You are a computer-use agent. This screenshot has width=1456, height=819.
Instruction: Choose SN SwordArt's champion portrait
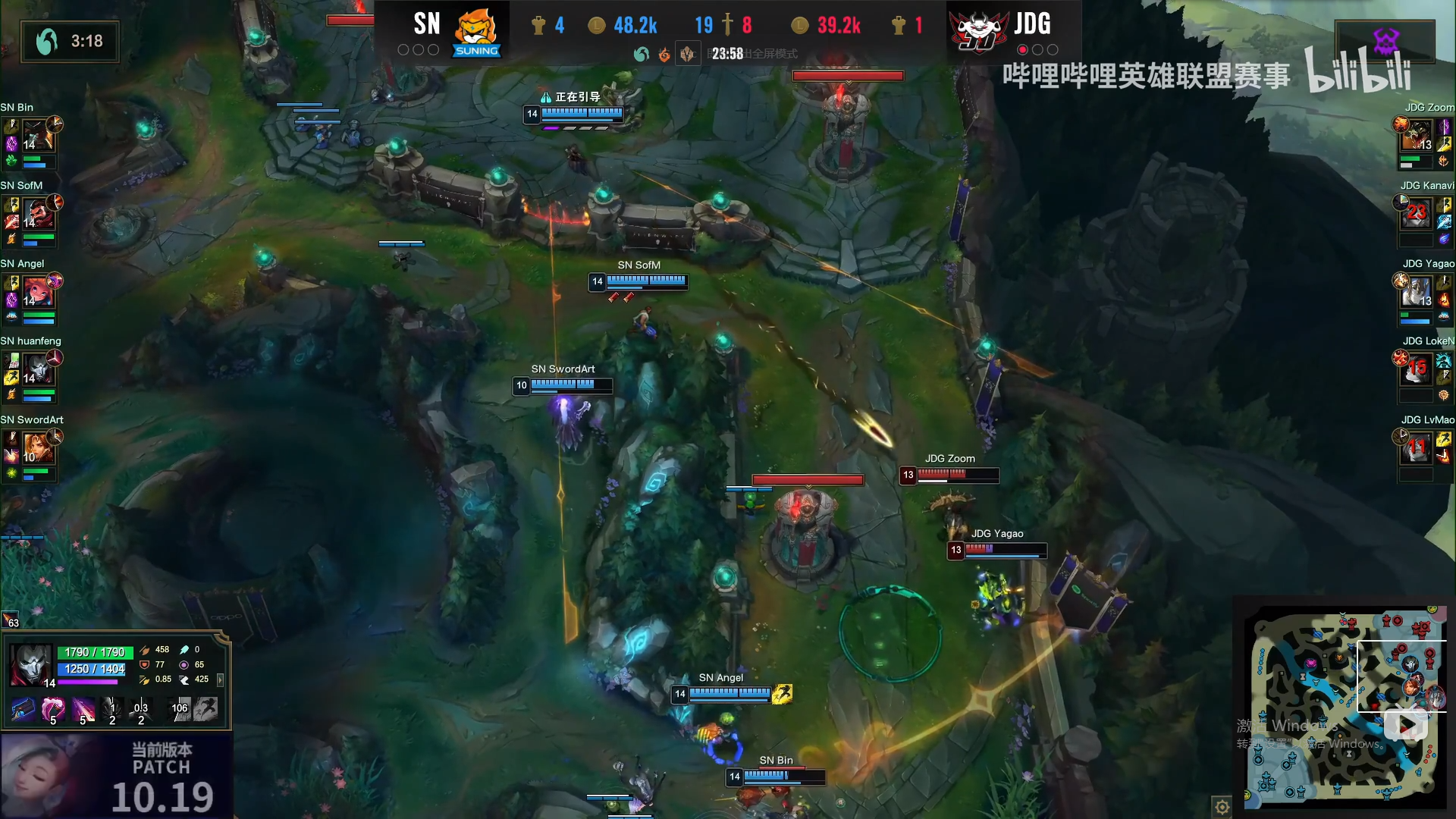tap(37, 447)
